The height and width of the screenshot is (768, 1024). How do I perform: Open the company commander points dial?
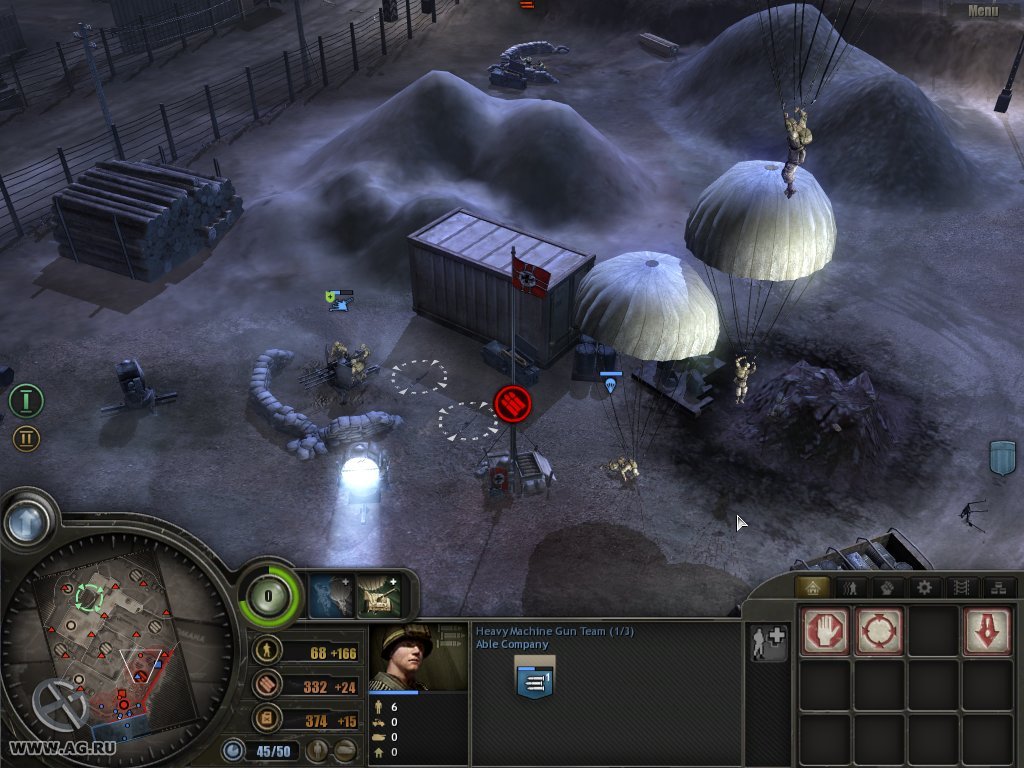pos(270,596)
